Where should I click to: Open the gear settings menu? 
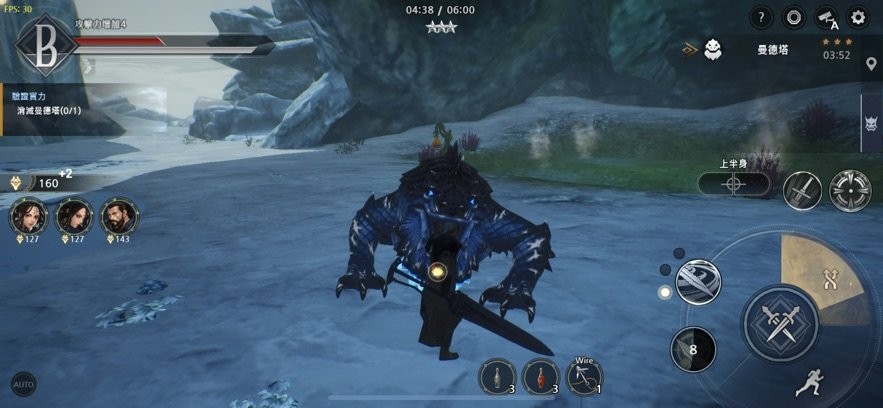pos(858,17)
